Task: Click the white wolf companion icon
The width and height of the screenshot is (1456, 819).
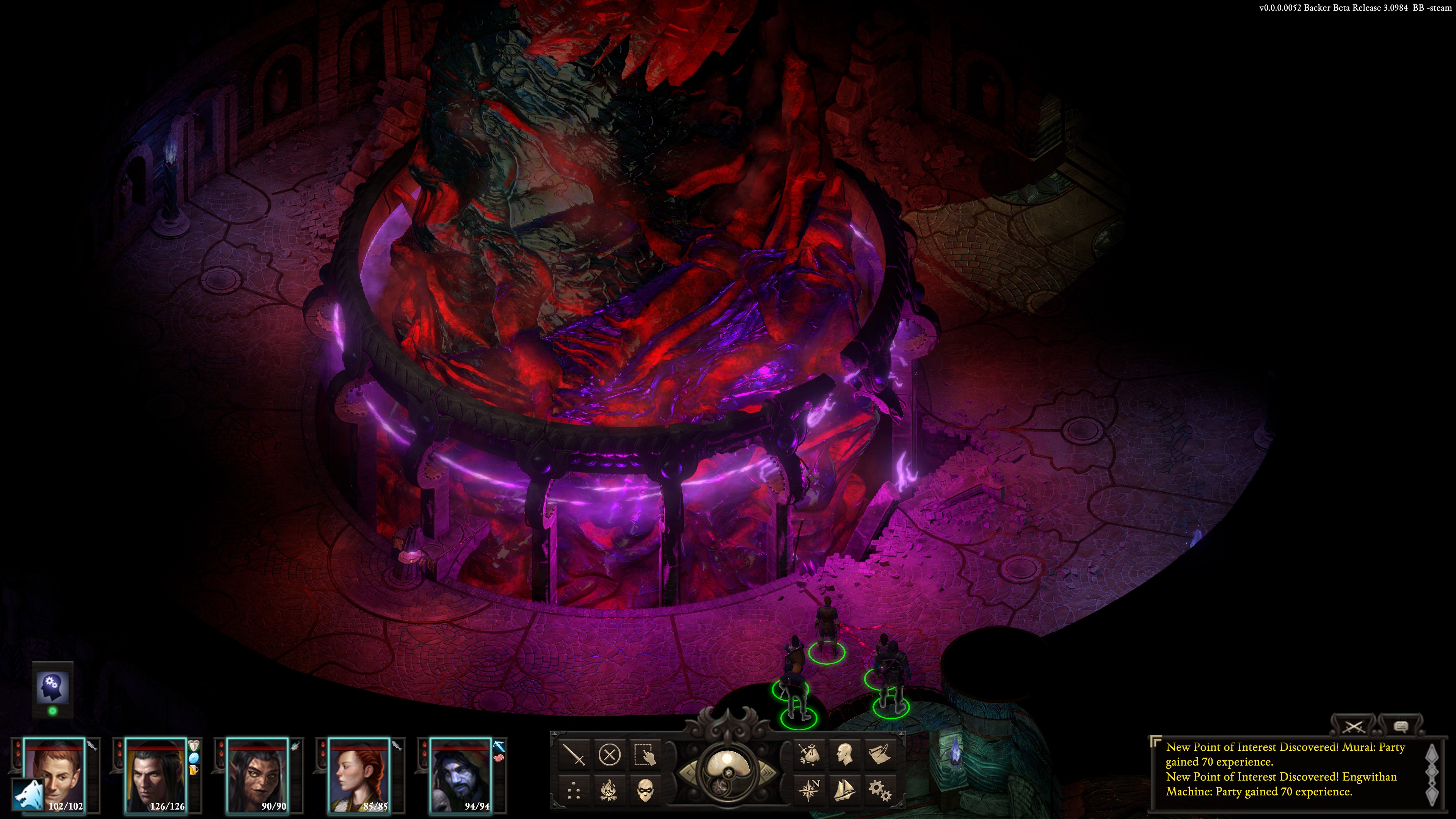Action: coord(28,797)
